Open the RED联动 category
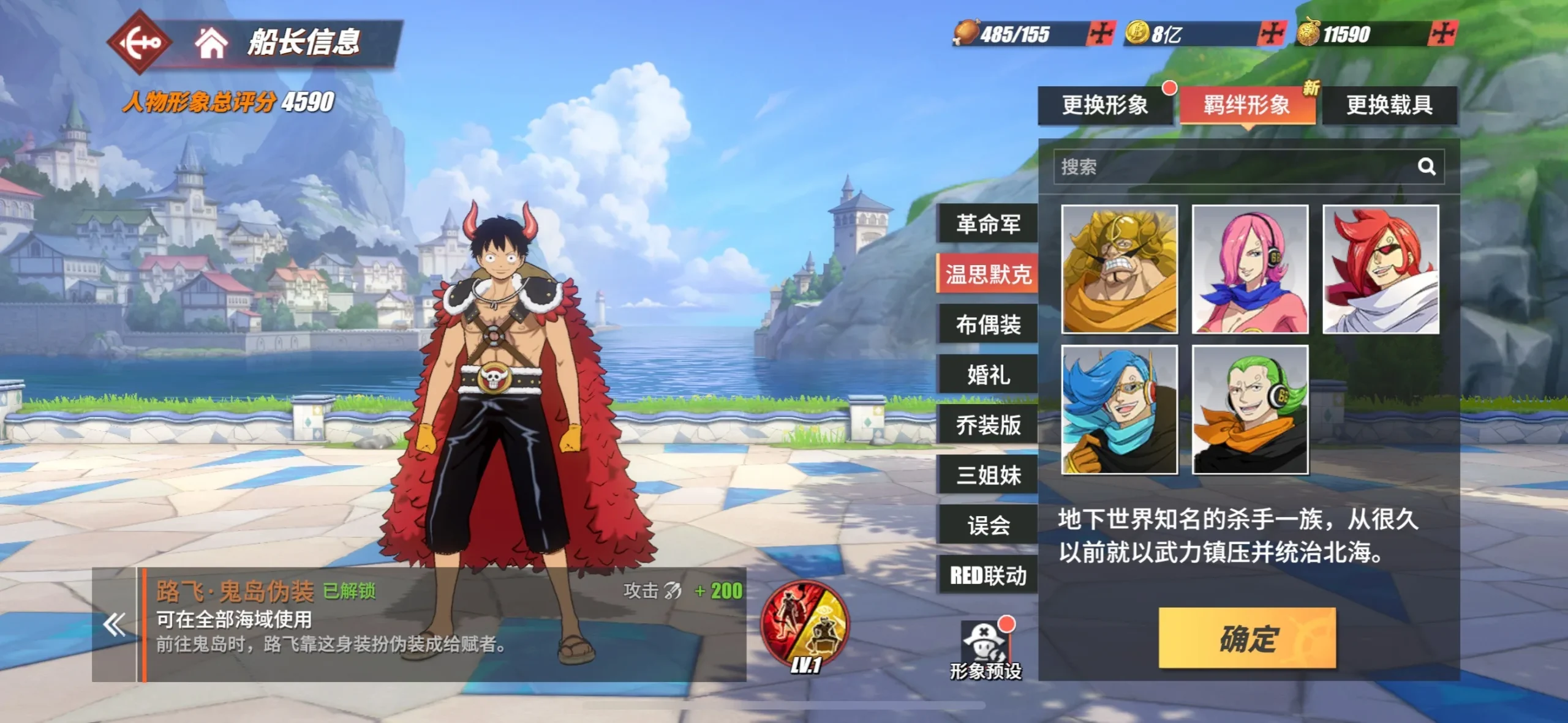The image size is (1568, 723). click(x=988, y=575)
